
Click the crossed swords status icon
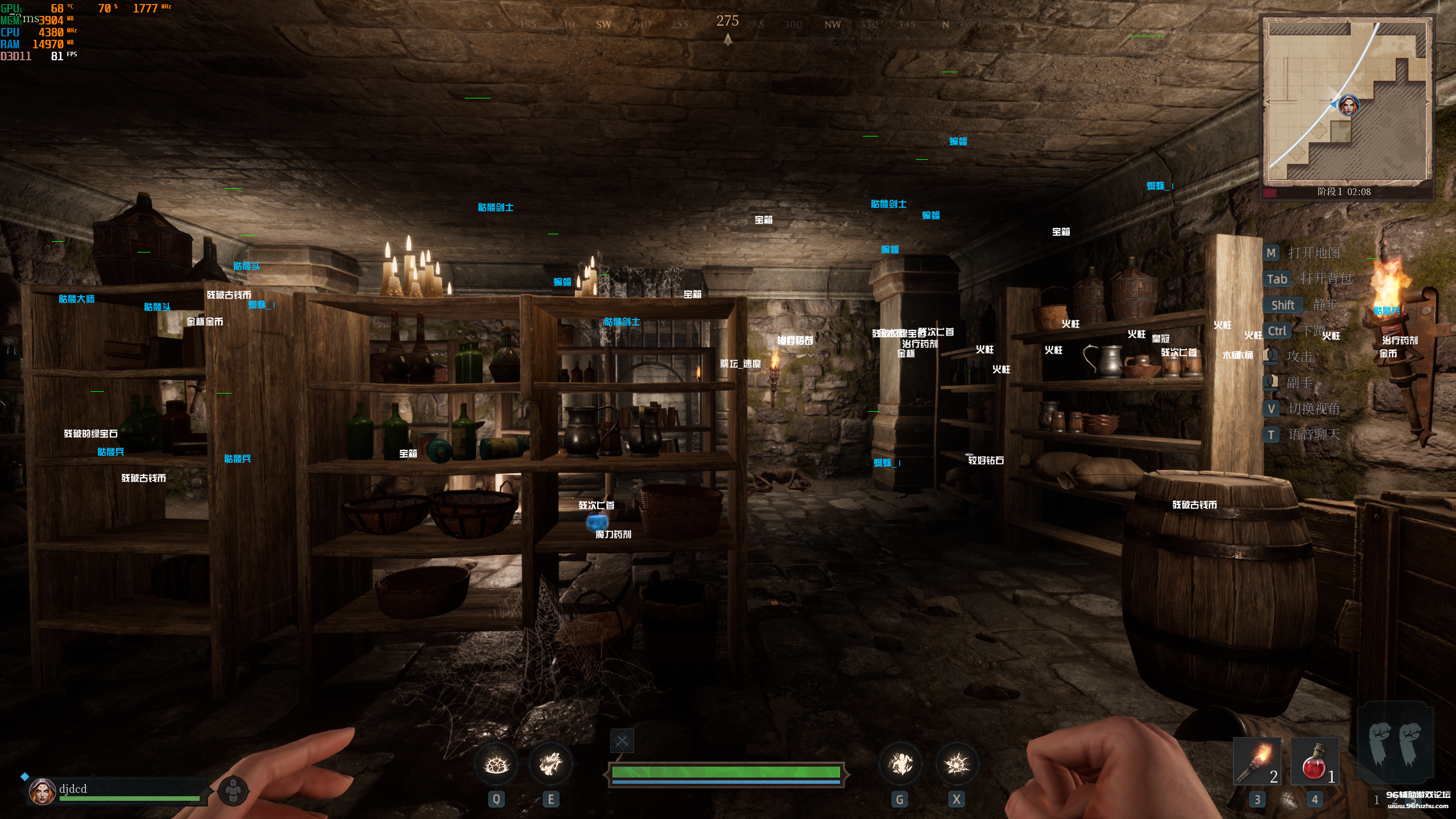(622, 741)
